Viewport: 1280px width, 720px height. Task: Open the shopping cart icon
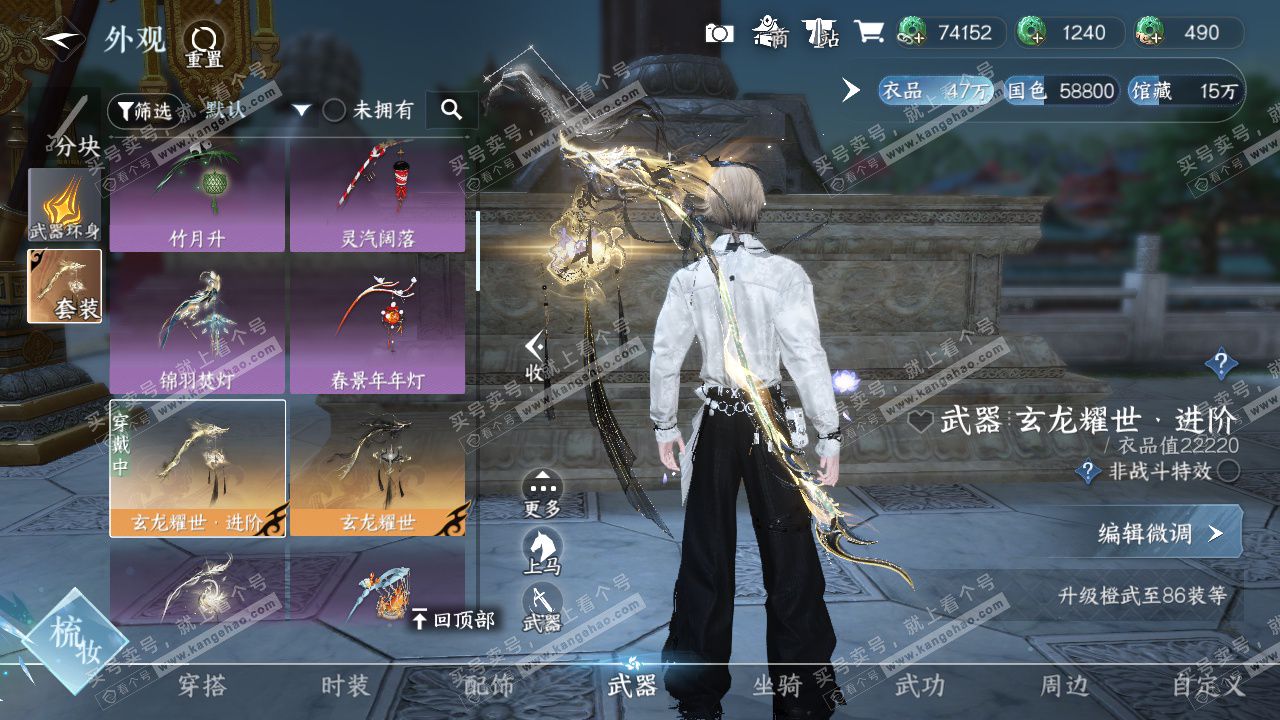(869, 33)
